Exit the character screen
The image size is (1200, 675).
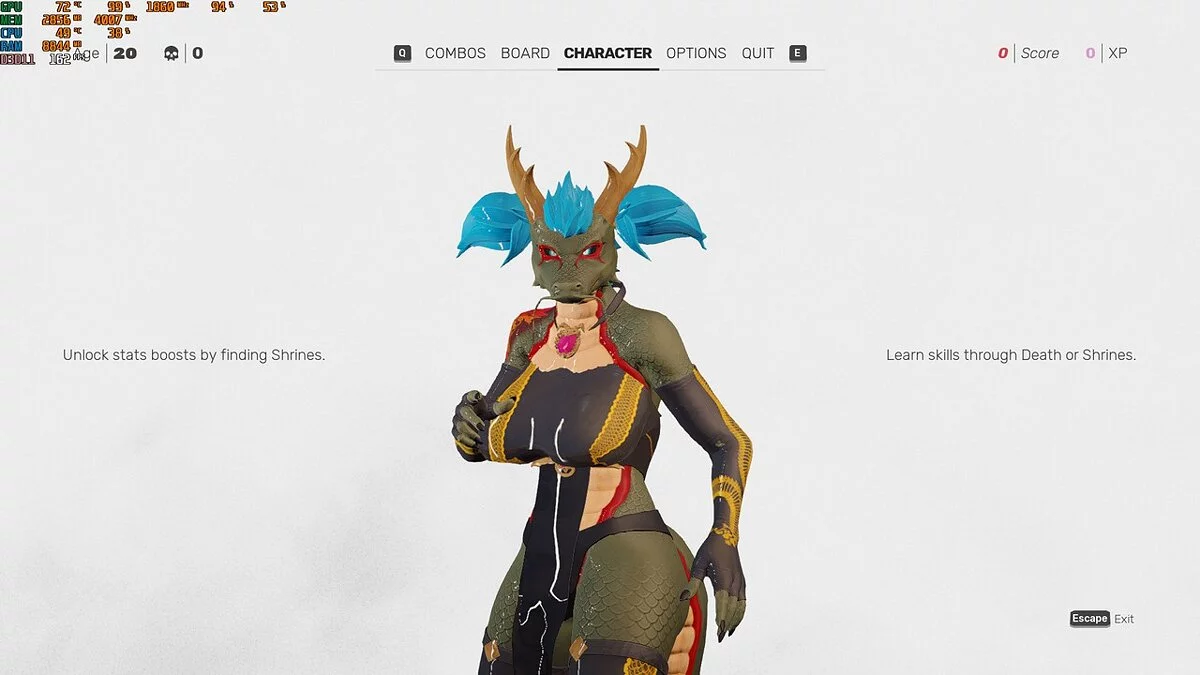pos(1102,619)
